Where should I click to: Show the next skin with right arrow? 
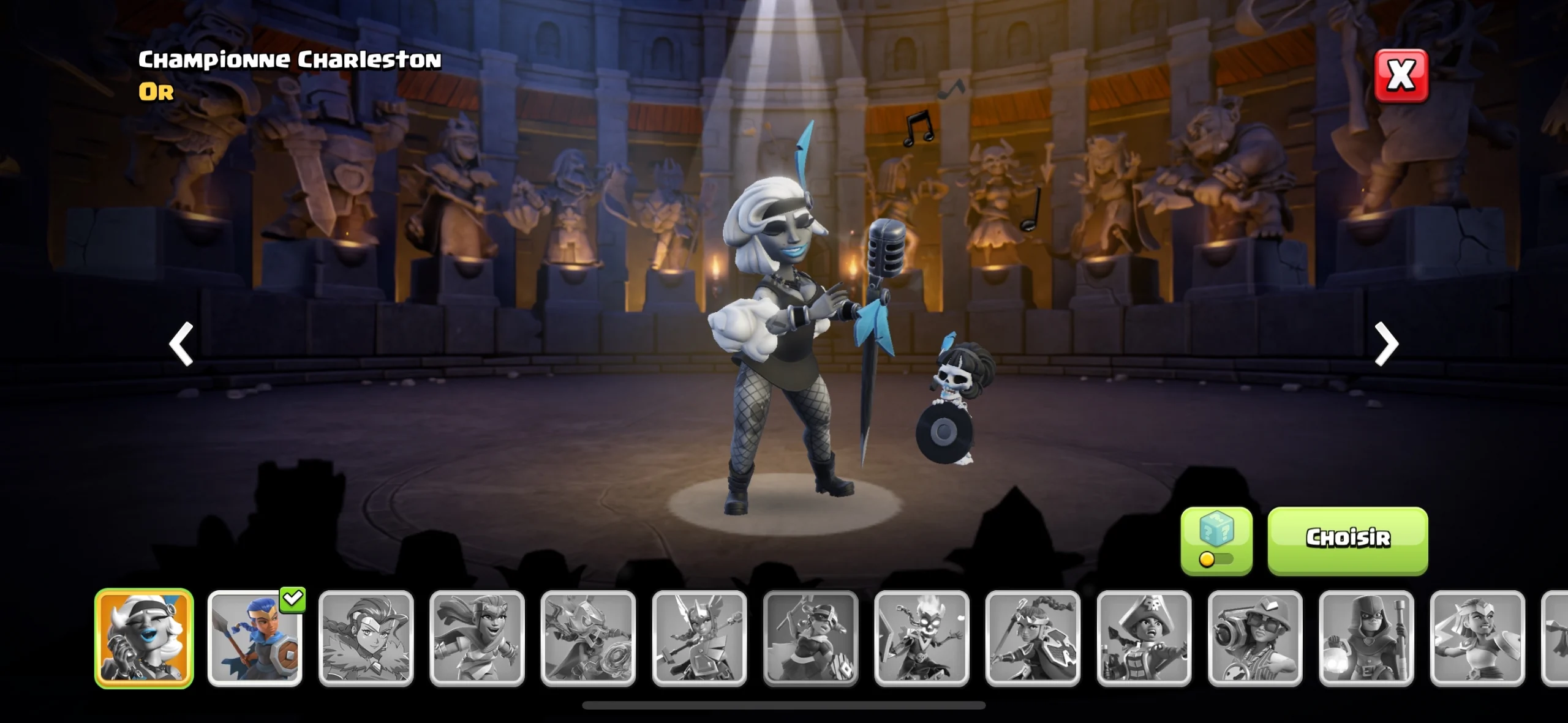pyautogui.click(x=1386, y=344)
